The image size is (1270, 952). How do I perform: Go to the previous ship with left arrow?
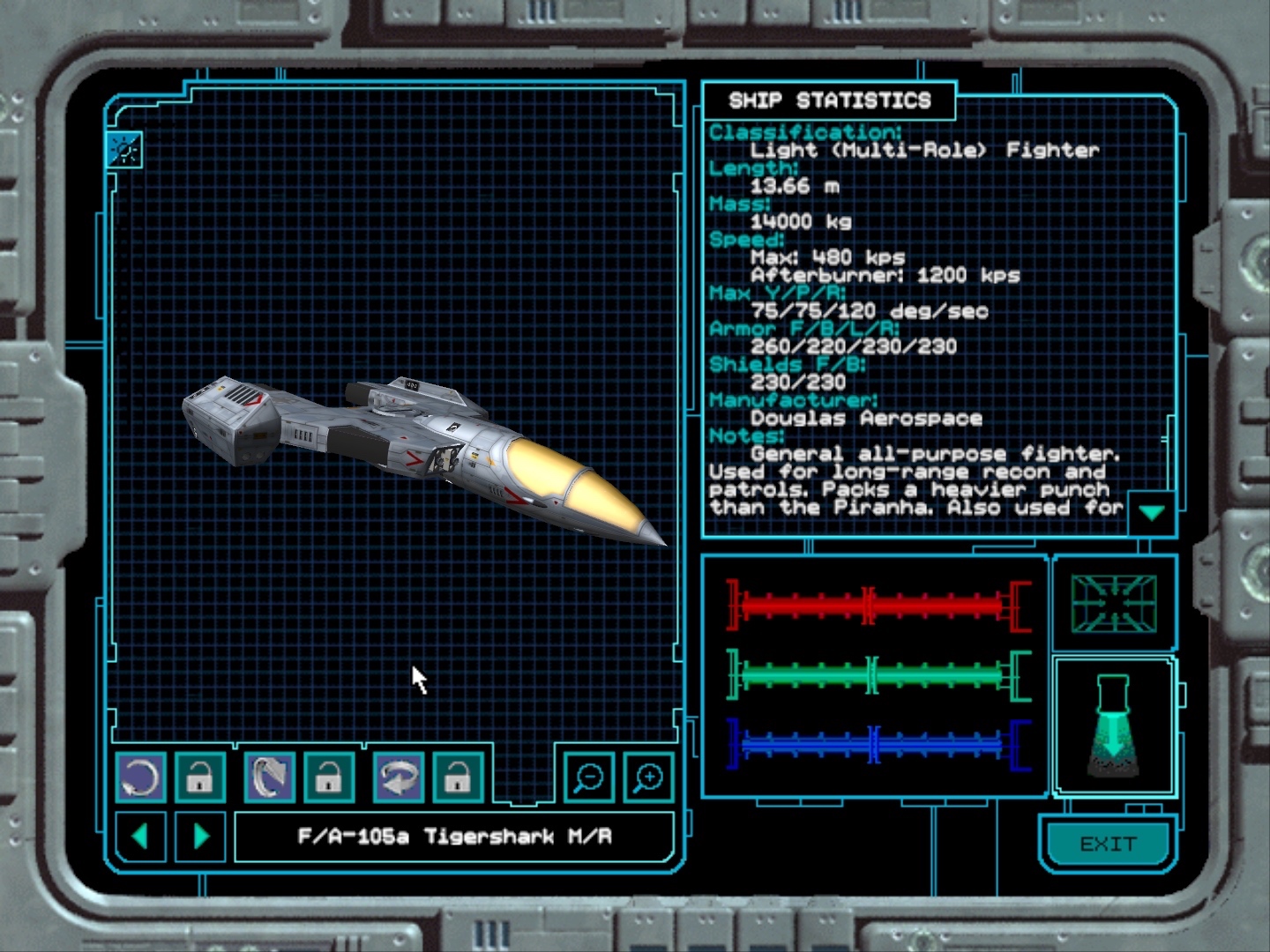(x=140, y=836)
